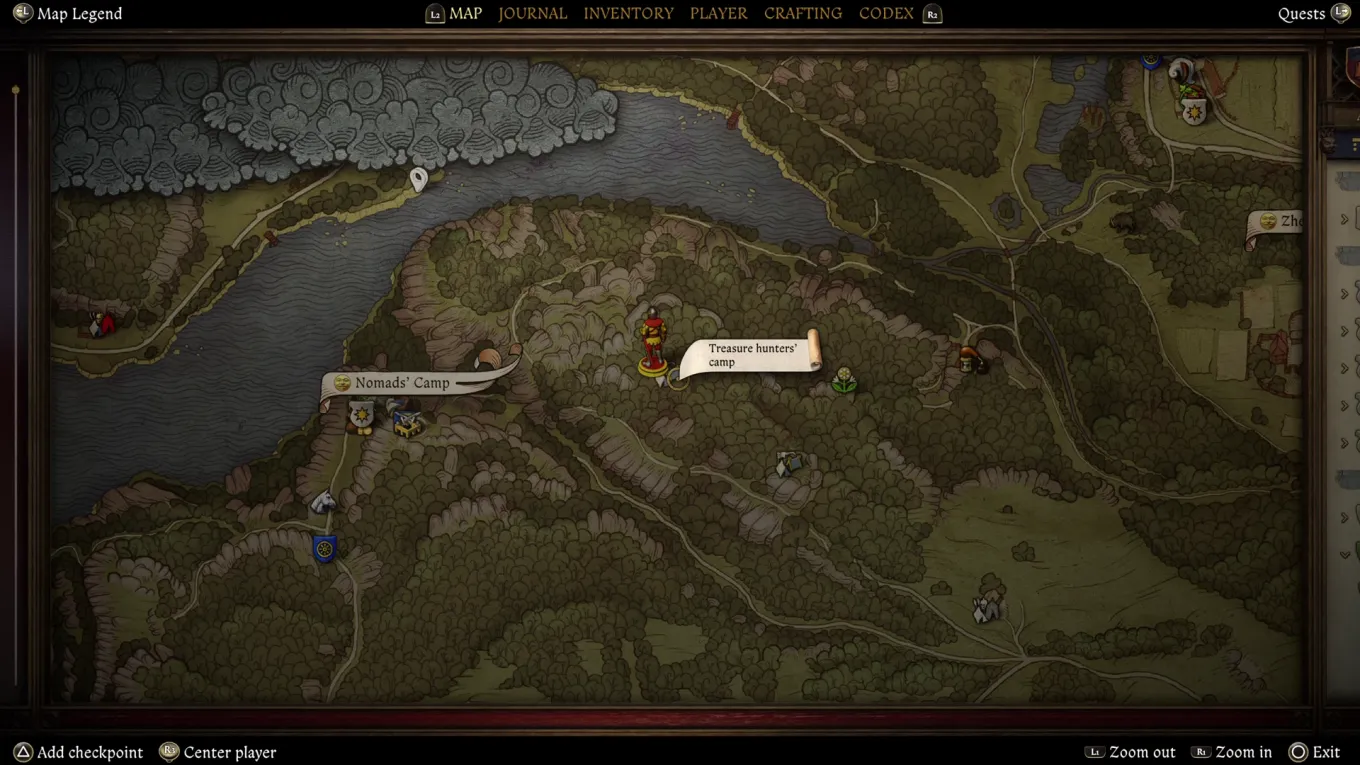1360x765 pixels.
Task: Open the INVENTORY screen
Action: click(628, 13)
